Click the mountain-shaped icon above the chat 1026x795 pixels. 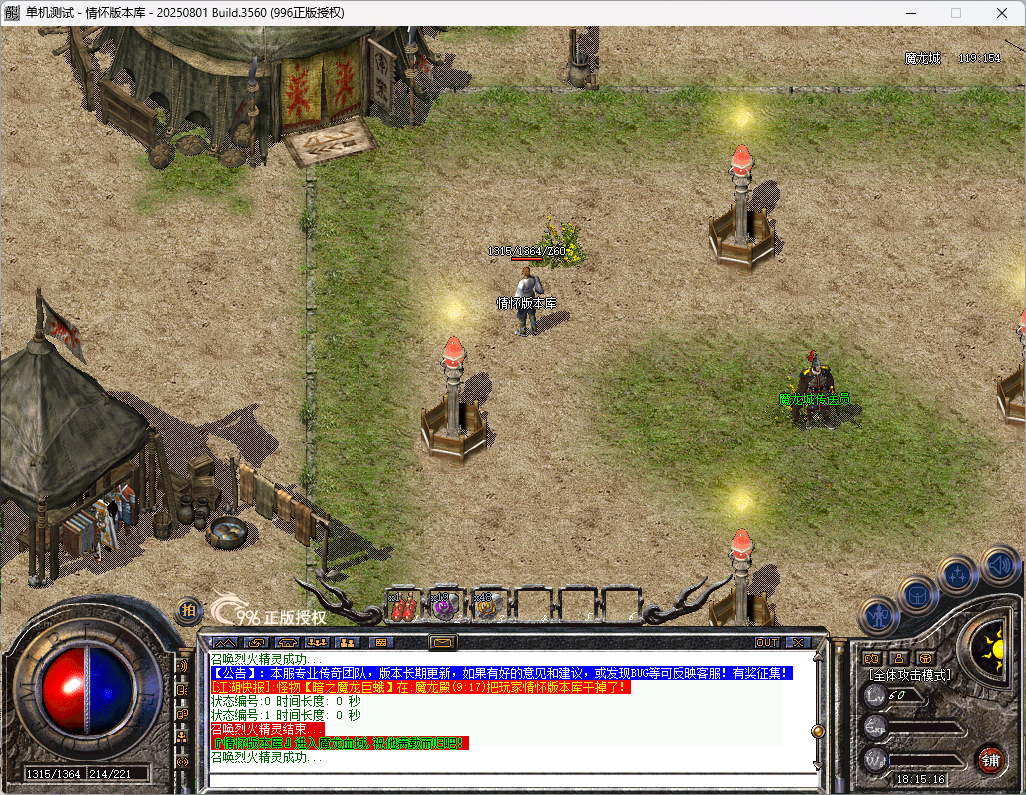click(224, 642)
